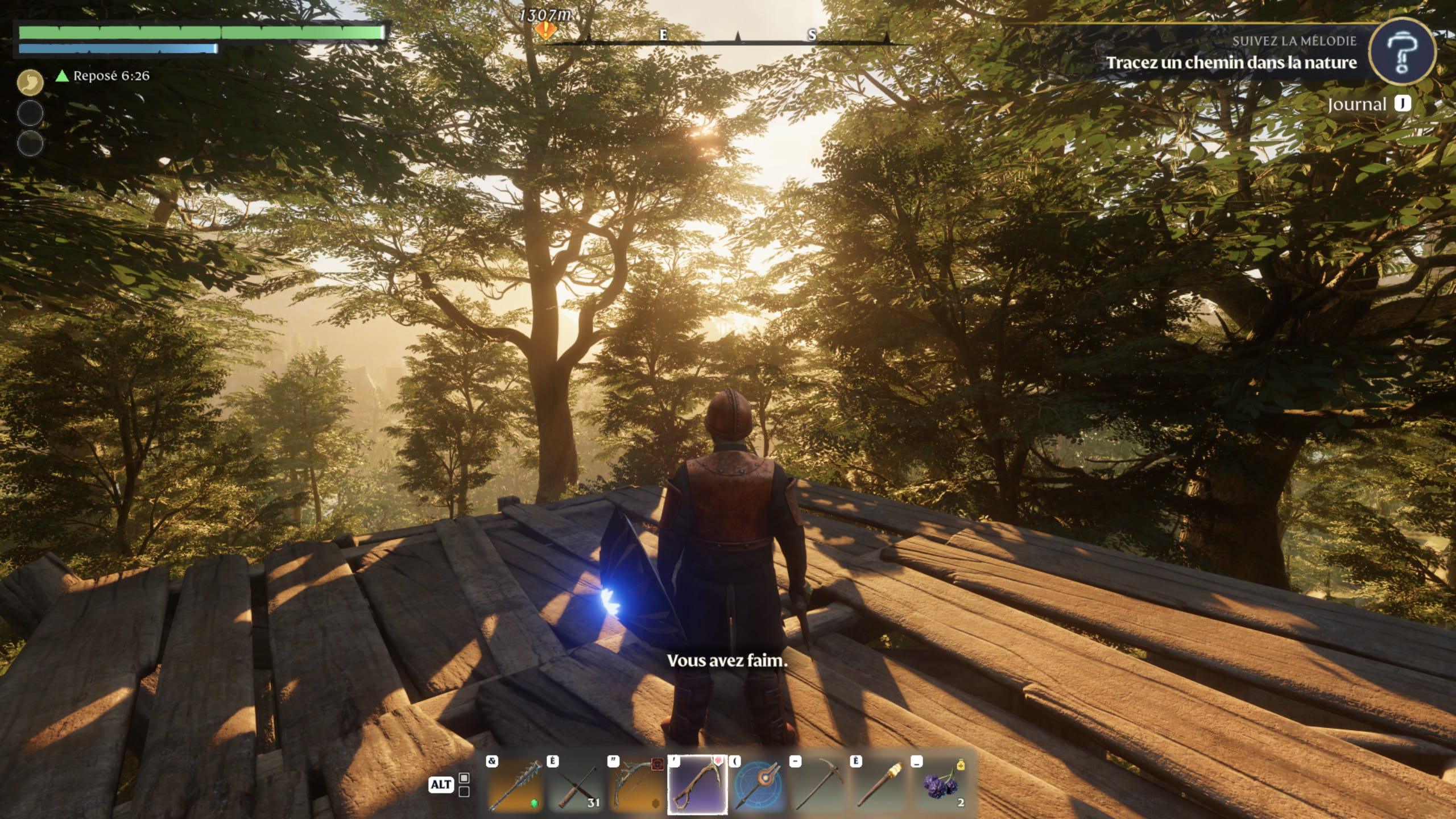Equip the torch from the hotbar
This screenshot has width=1456, height=819.
click(880, 785)
